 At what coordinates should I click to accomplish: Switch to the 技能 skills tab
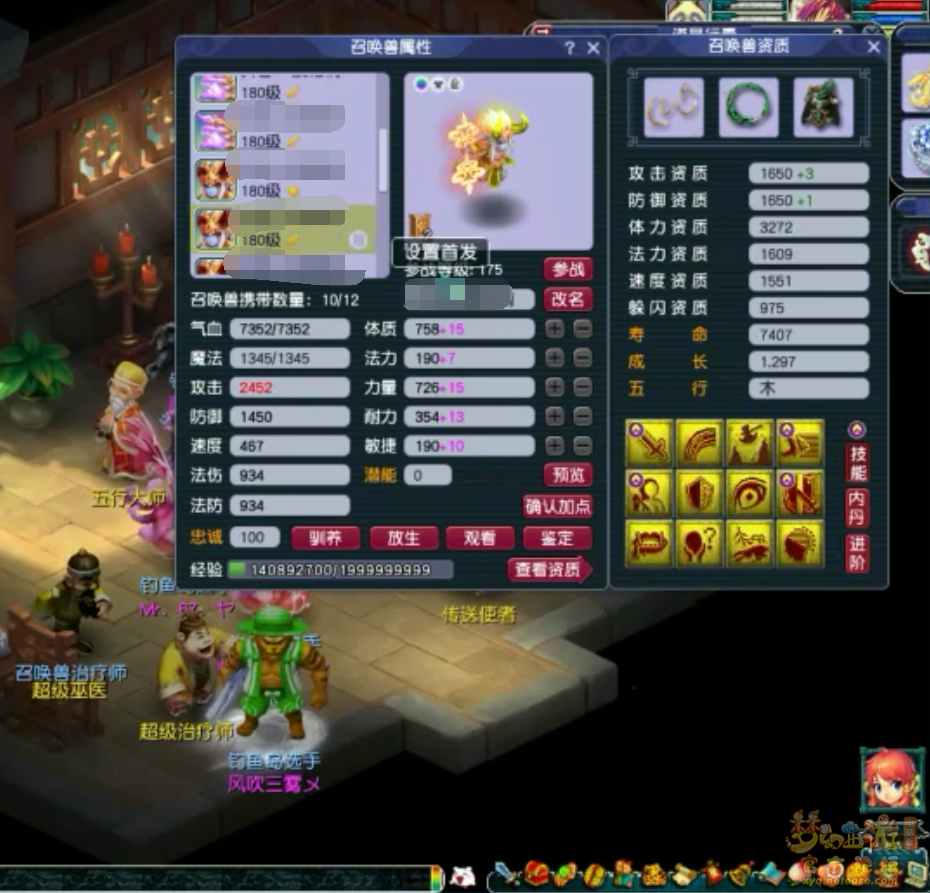click(857, 462)
